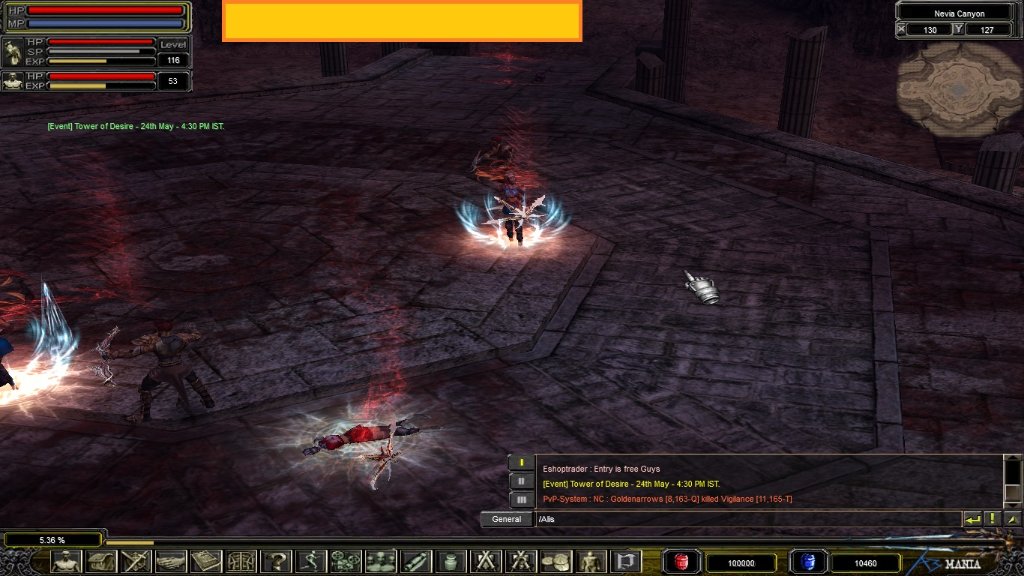1024x576 pixels.
Task: Select the level 53 pet portrait
Action: pos(13,81)
